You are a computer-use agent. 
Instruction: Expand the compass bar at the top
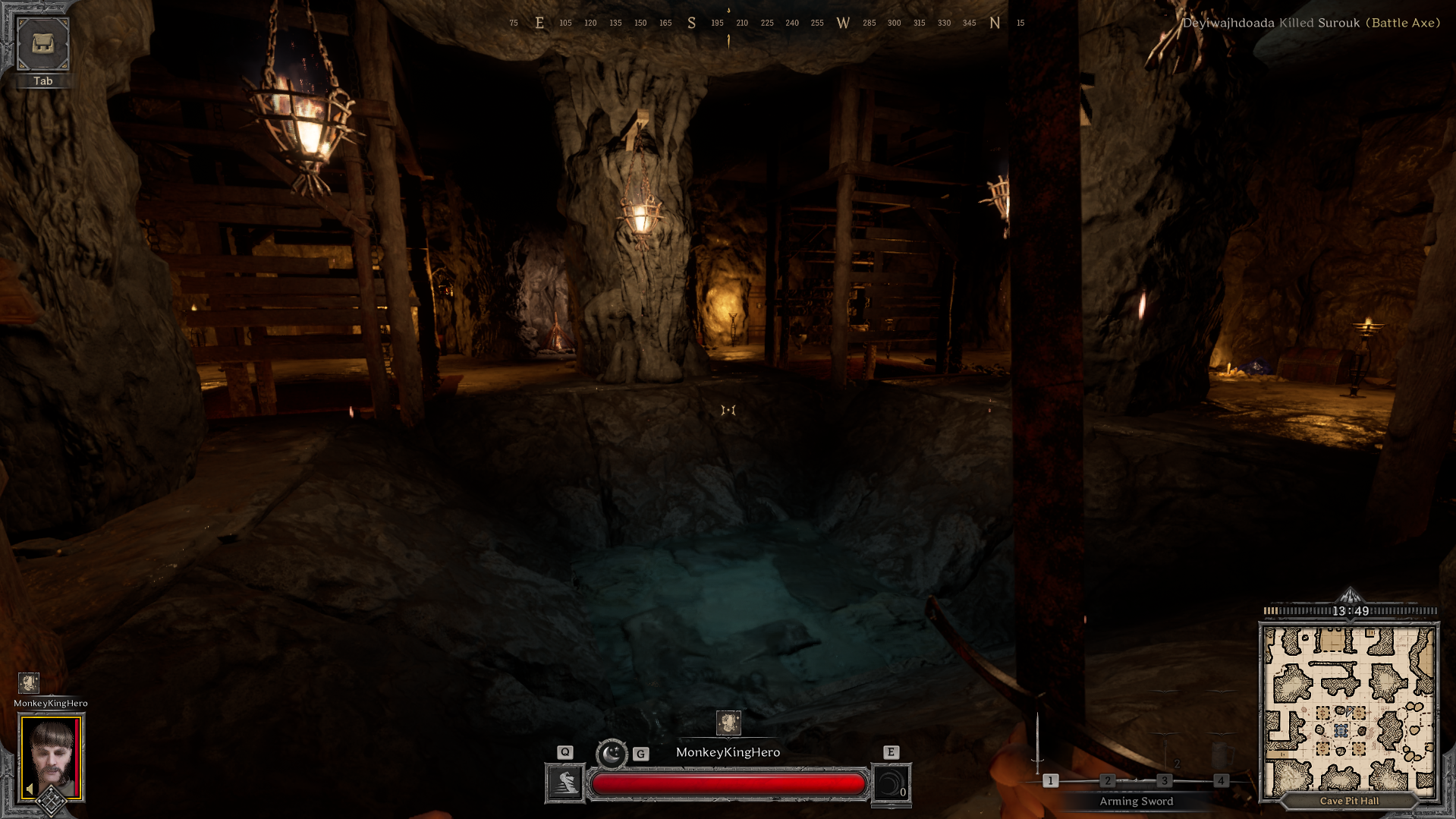728,23
